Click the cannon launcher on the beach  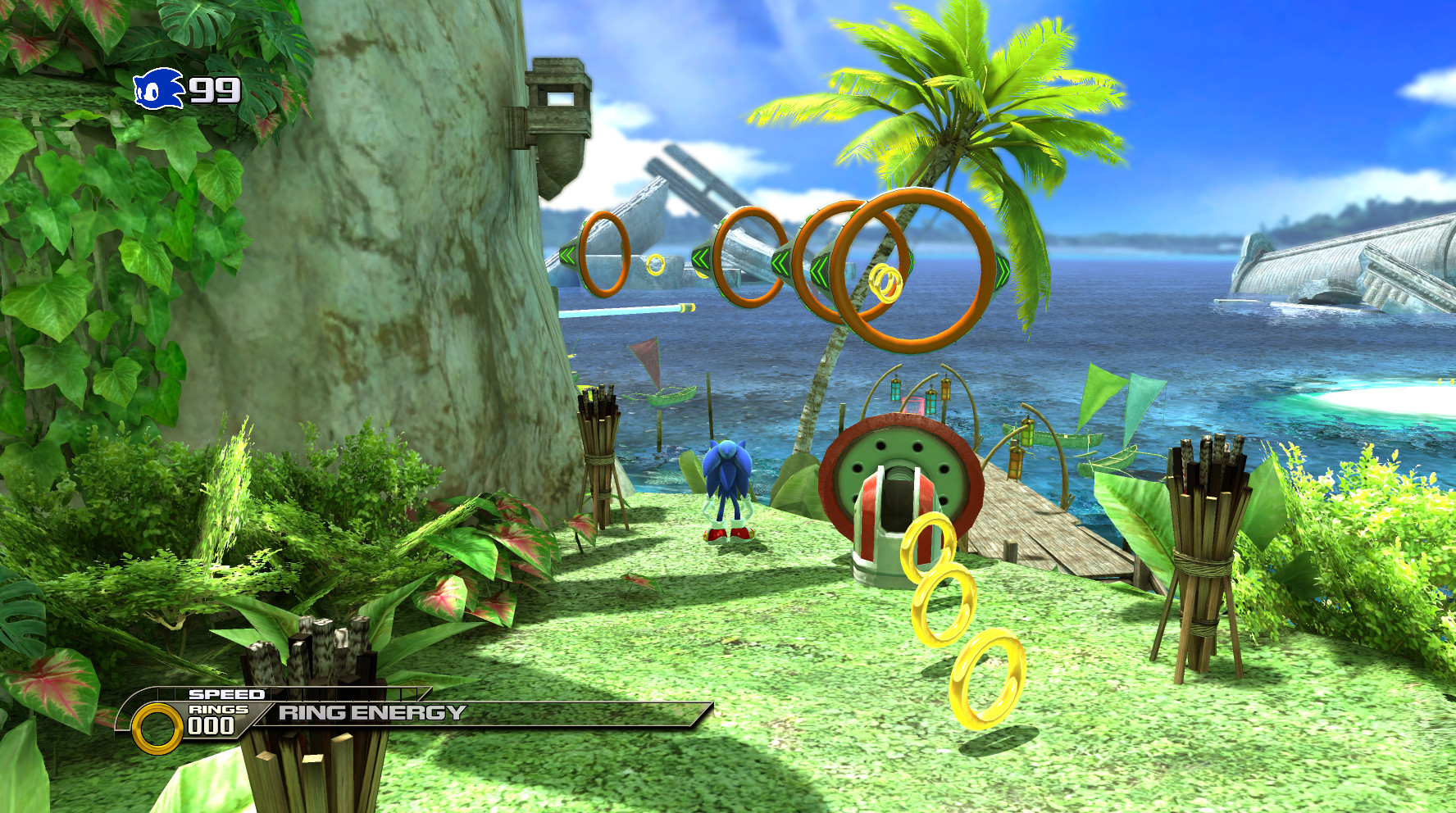point(898,492)
